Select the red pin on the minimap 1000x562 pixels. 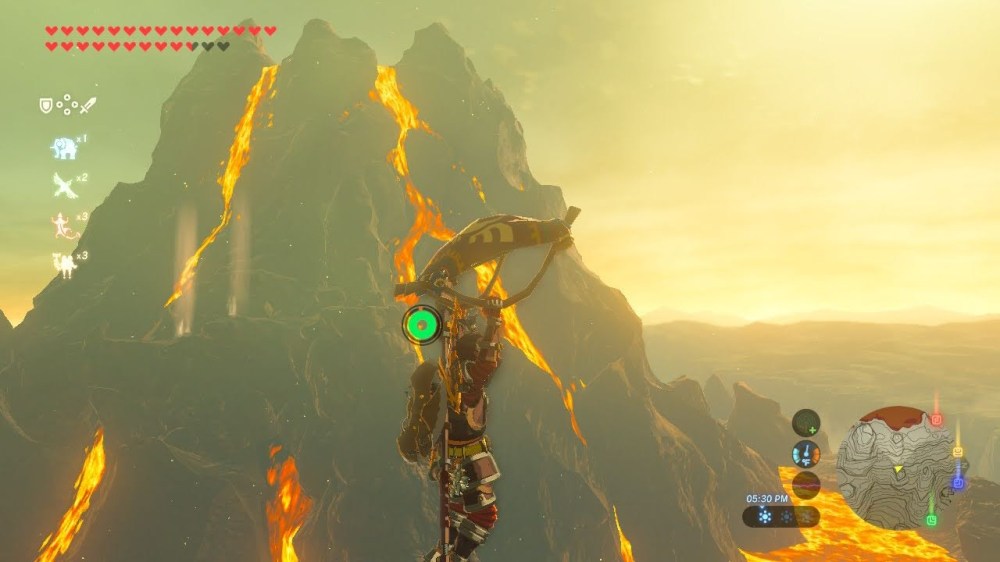pos(936,419)
